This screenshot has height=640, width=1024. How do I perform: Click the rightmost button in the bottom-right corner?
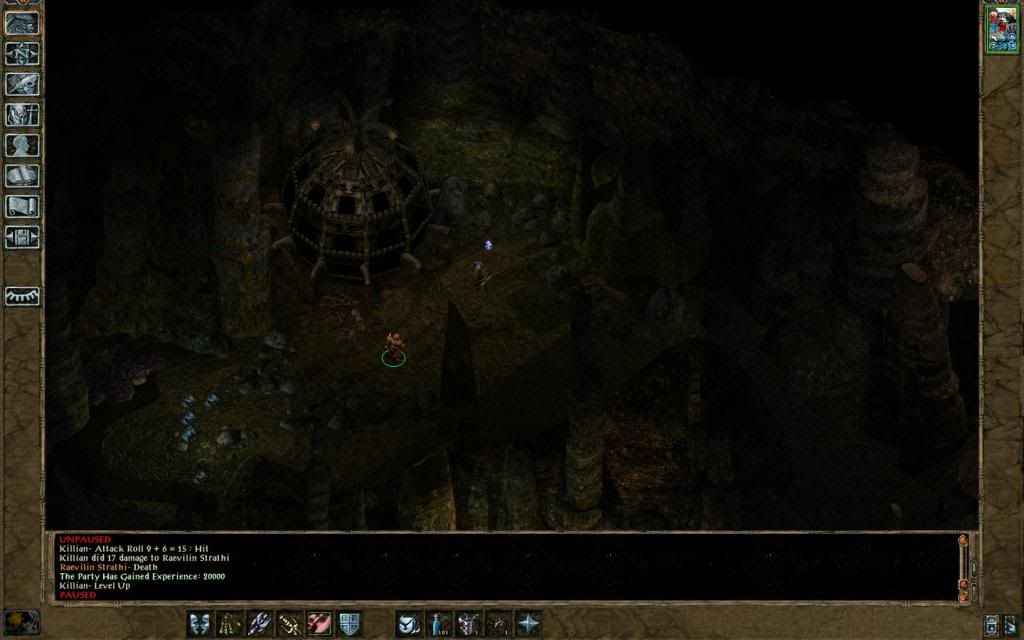(1009, 624)
